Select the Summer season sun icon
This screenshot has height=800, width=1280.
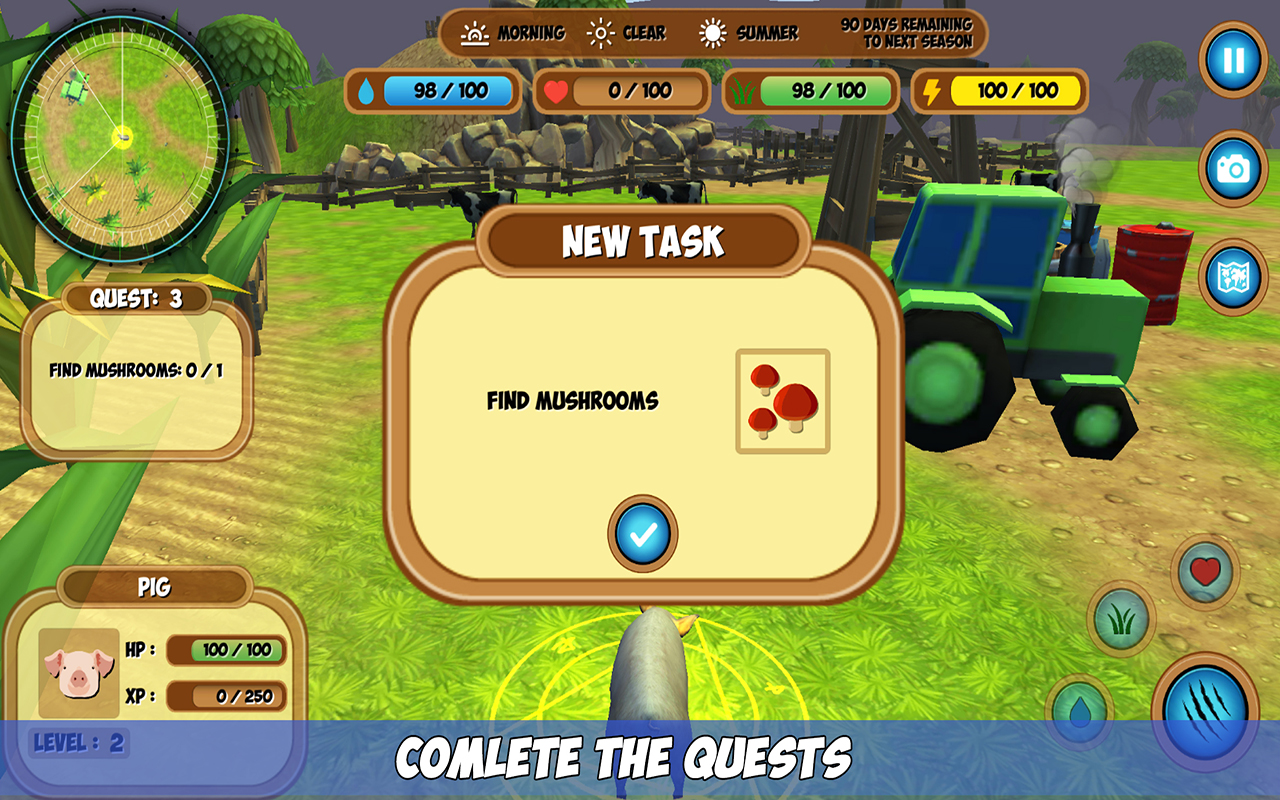[x=714, y=32]
